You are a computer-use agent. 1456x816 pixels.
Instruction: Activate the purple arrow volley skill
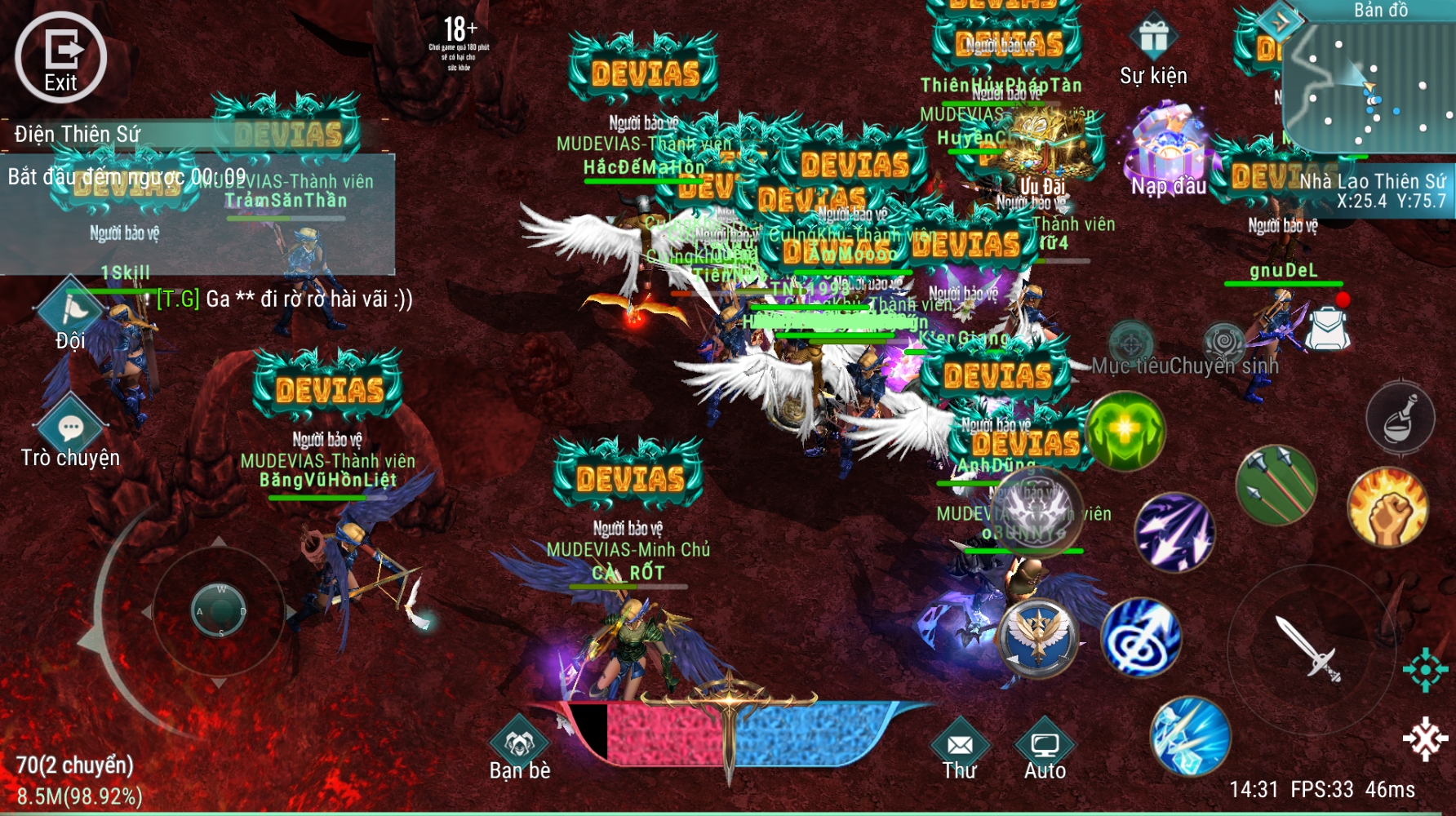1174,532
